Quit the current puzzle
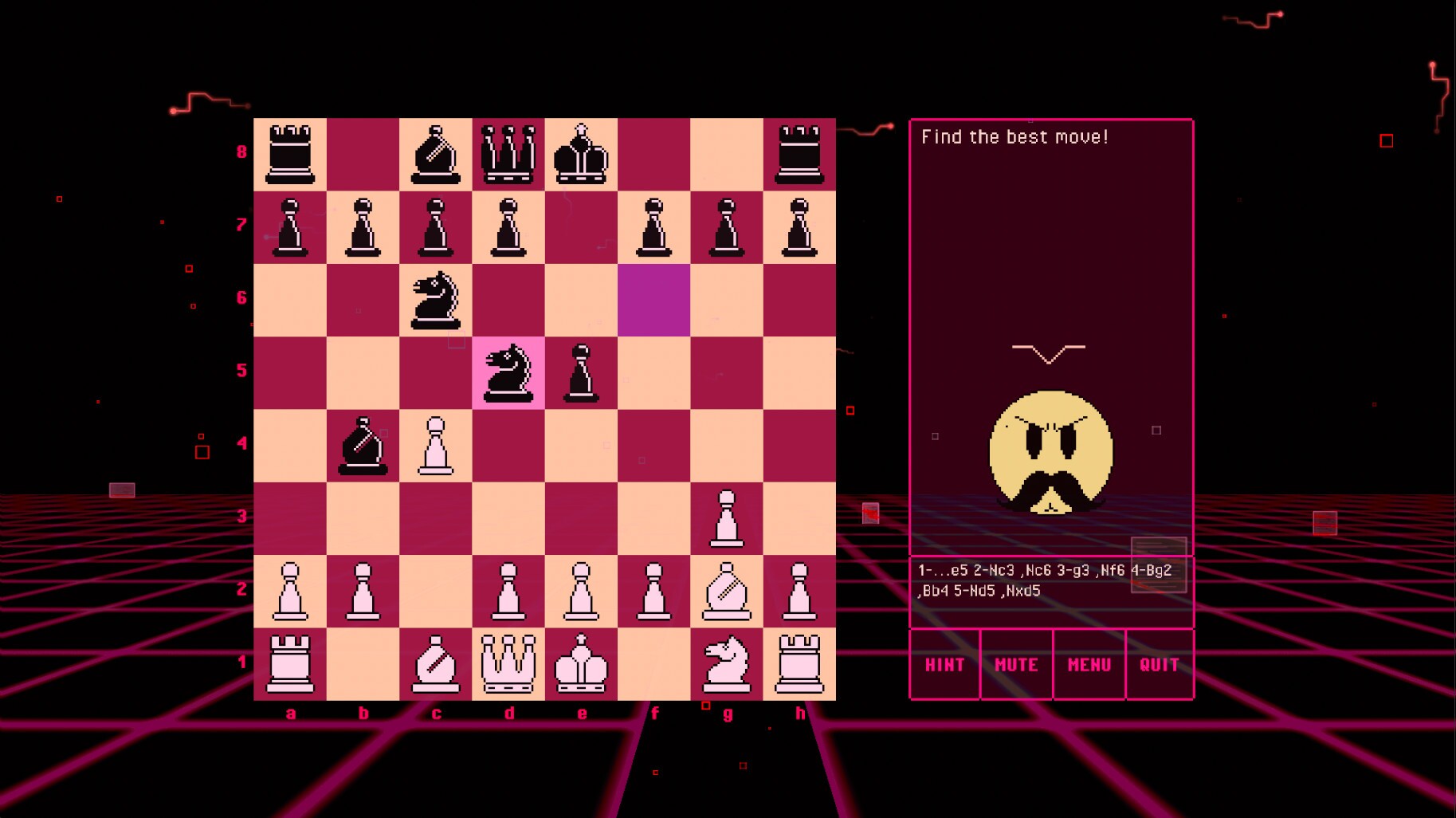The height and width of the screenshot is (818, 1456). tap(1160, 664)
